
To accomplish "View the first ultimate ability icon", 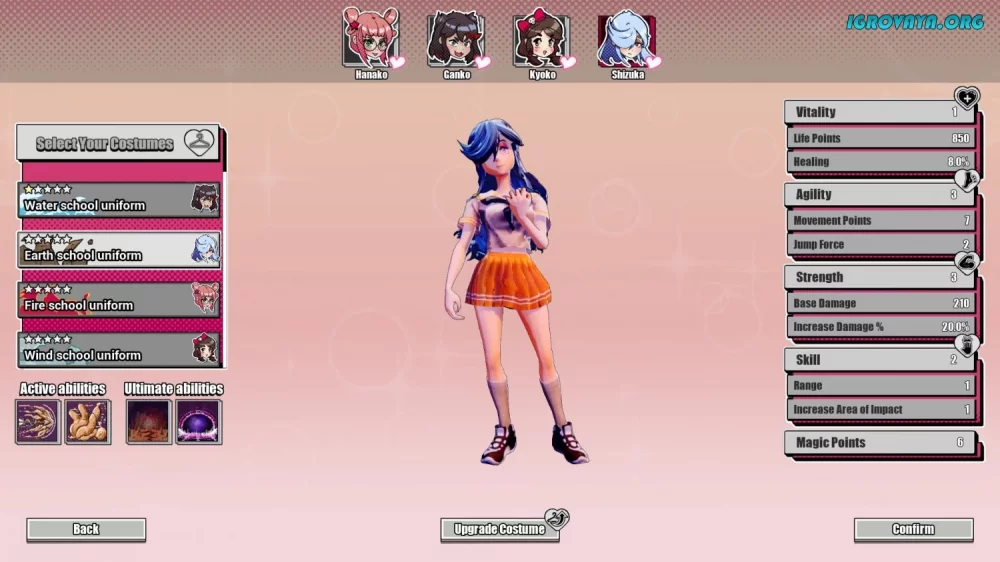I will (148, 421).
